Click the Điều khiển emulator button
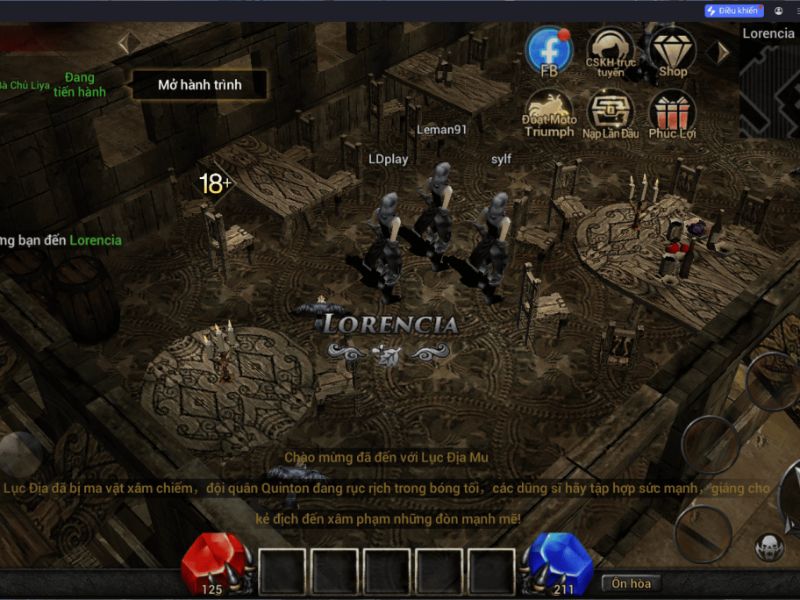Screen dimensions: 800x600 pos(734,10)
